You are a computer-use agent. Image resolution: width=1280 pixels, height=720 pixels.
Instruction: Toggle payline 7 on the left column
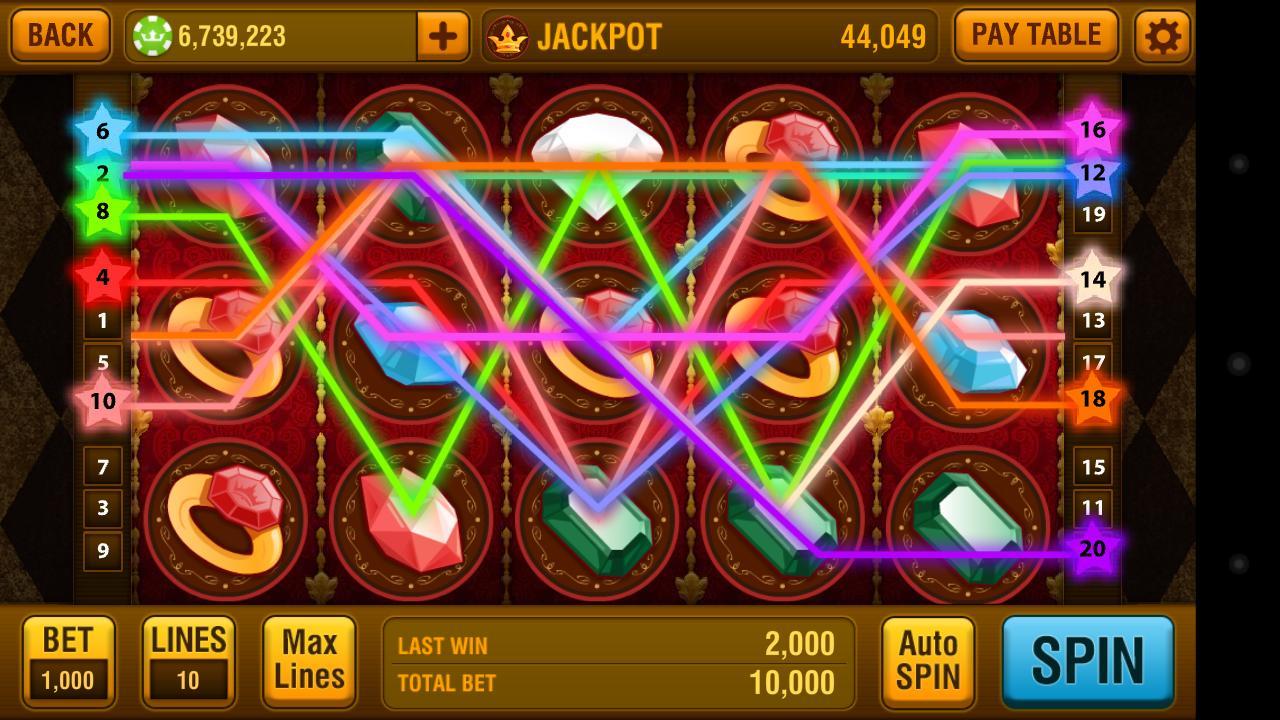pos(102,467)
